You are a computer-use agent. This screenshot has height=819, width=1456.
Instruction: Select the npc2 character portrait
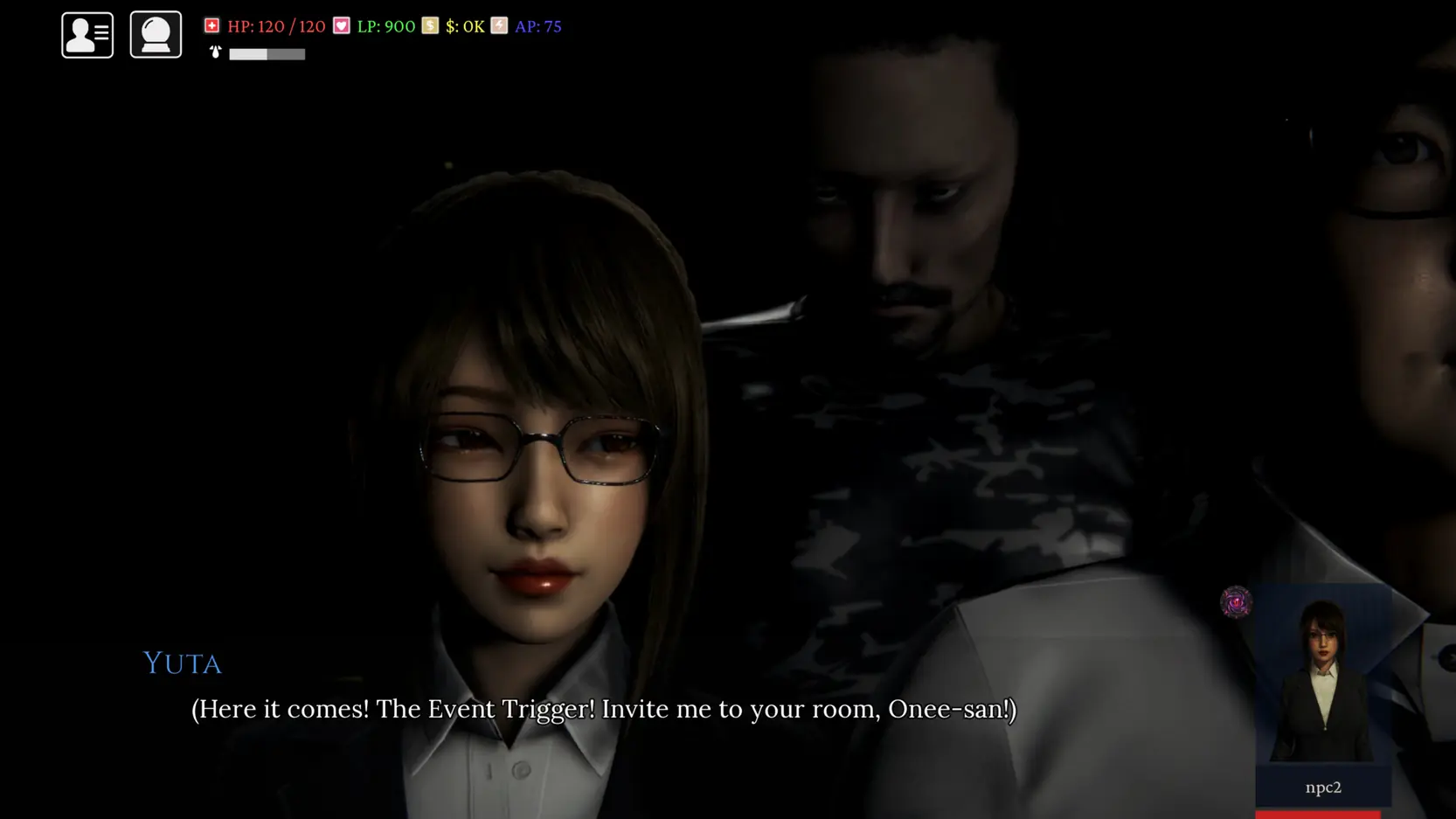pyautogui.click(x=1322, y=682)
